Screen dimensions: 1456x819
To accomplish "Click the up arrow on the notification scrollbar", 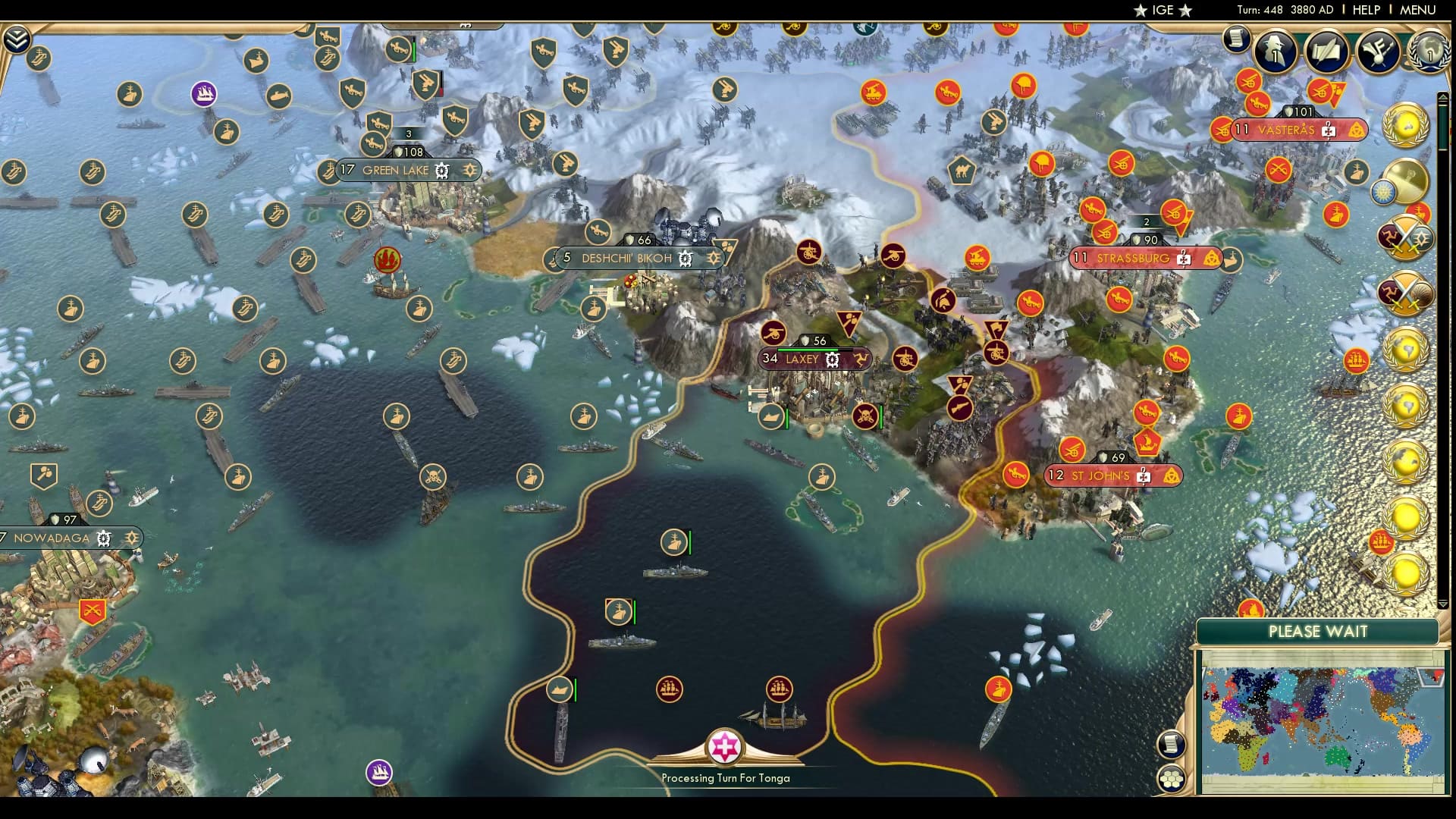I will pos(1444,97).
